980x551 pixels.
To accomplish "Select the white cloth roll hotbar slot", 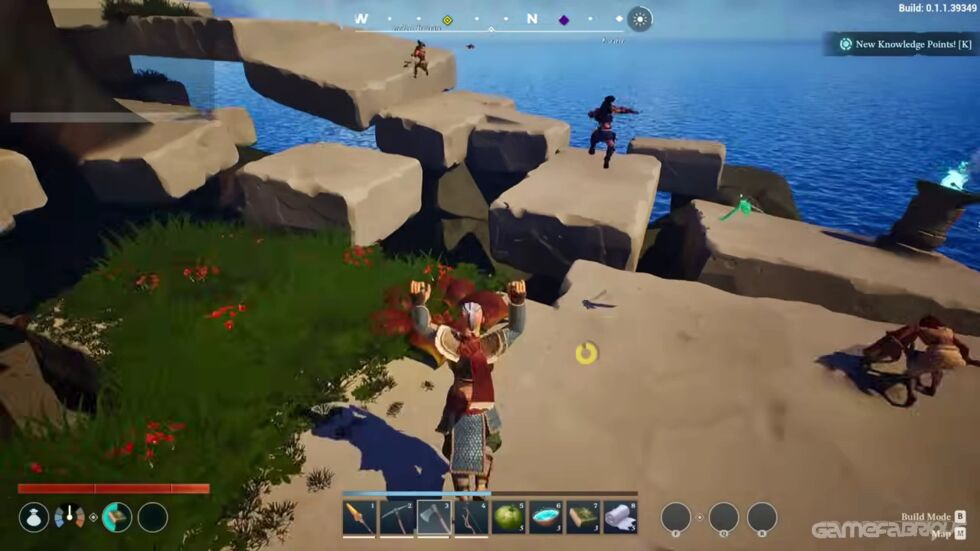I will click(620, 517).
